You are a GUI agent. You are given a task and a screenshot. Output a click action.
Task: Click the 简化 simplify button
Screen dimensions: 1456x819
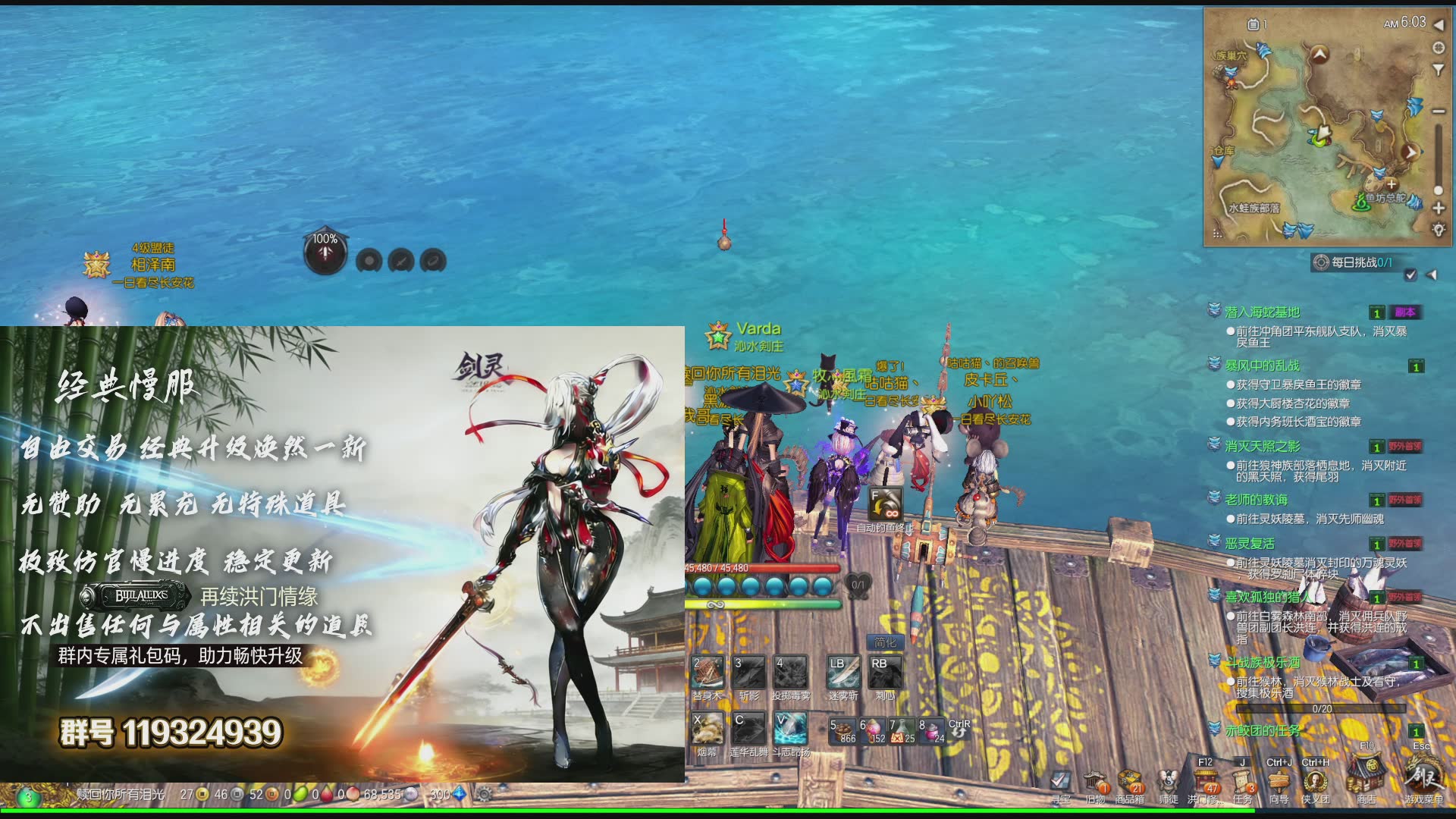884,642
